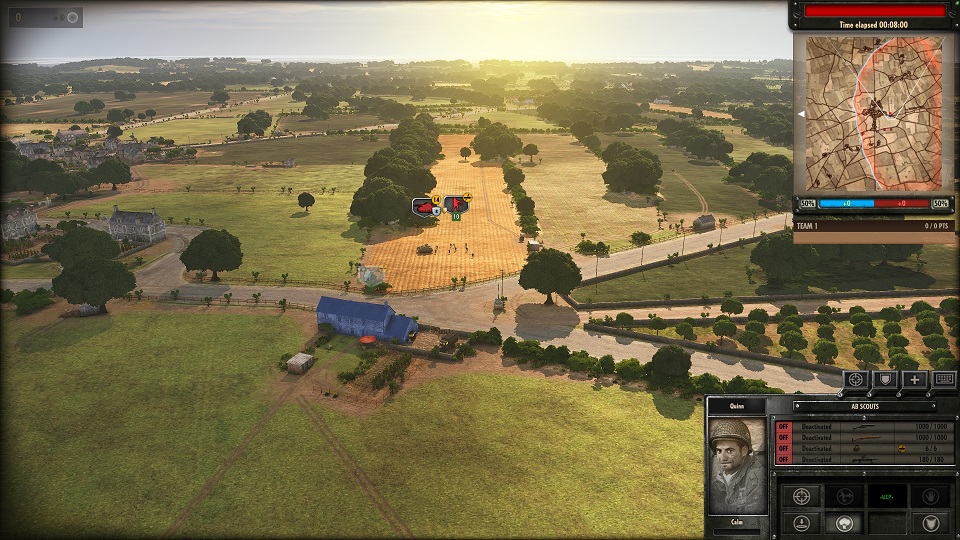This screenshot has width=960, height=540.
Task: Click the arrow on the minimap's left edge
Action: (x=799, y=114)
